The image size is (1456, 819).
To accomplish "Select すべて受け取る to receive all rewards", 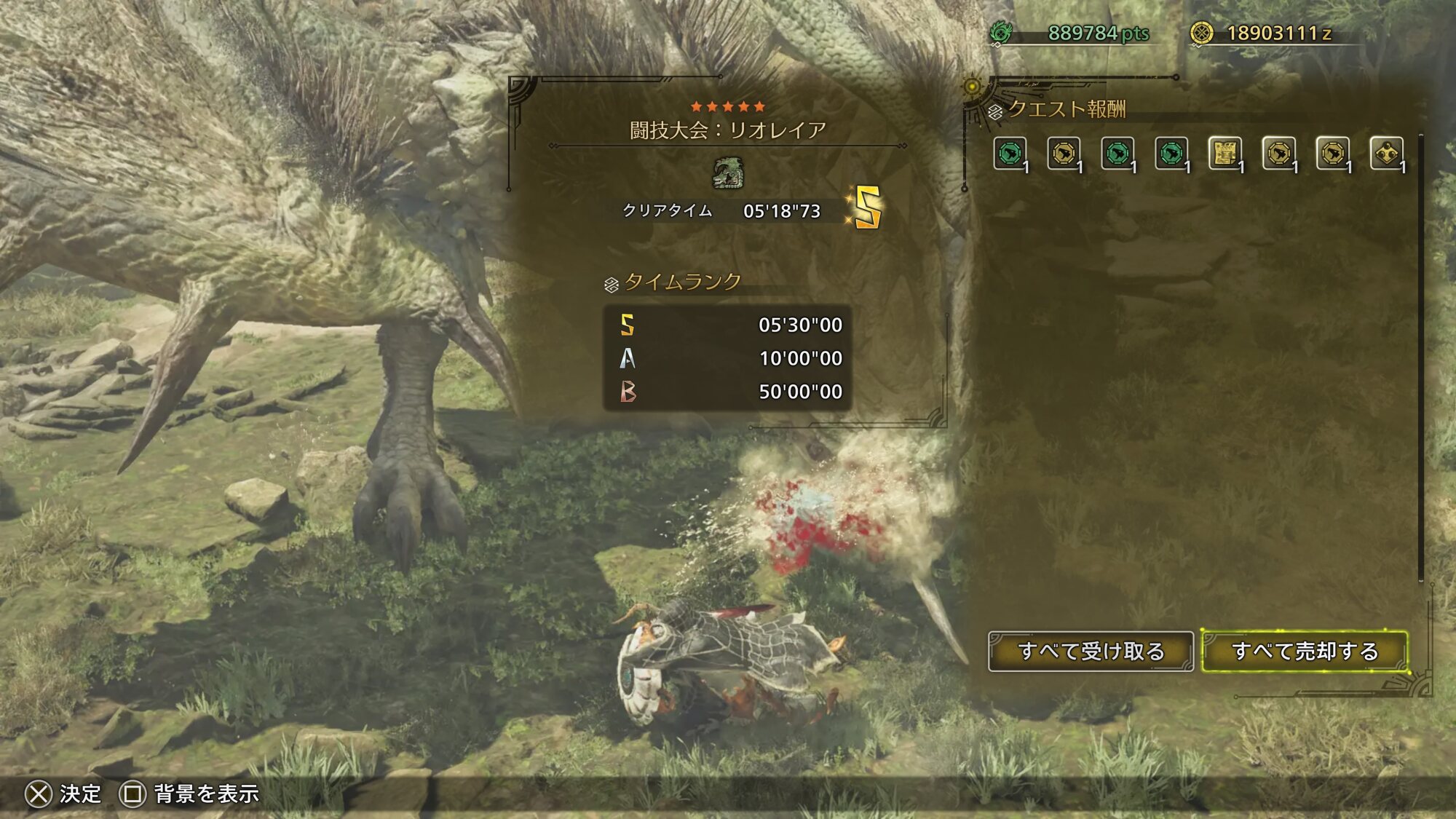I will click(x=1091, y=651).
